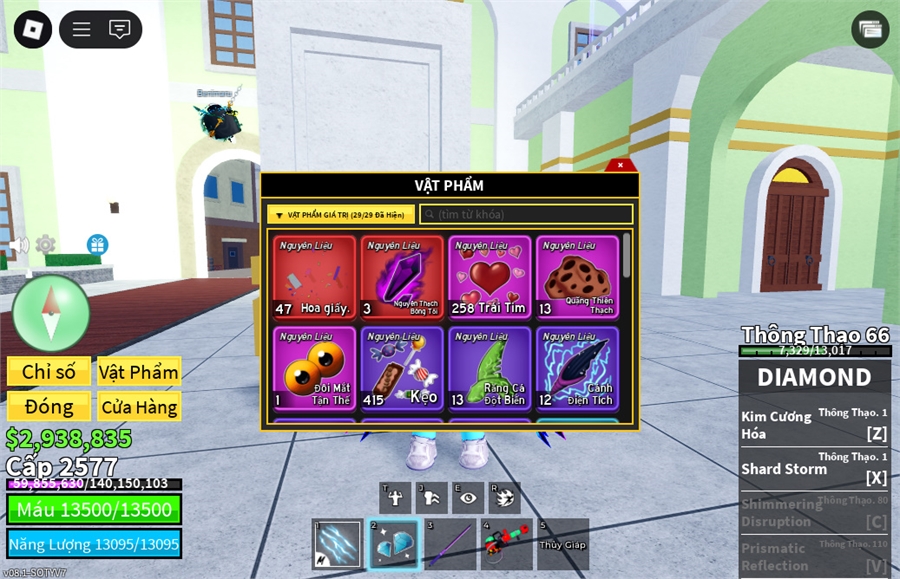Close the Vật Phẩm inventory window
The height and width of the screenshot is (579, 900).
[620, 165]
